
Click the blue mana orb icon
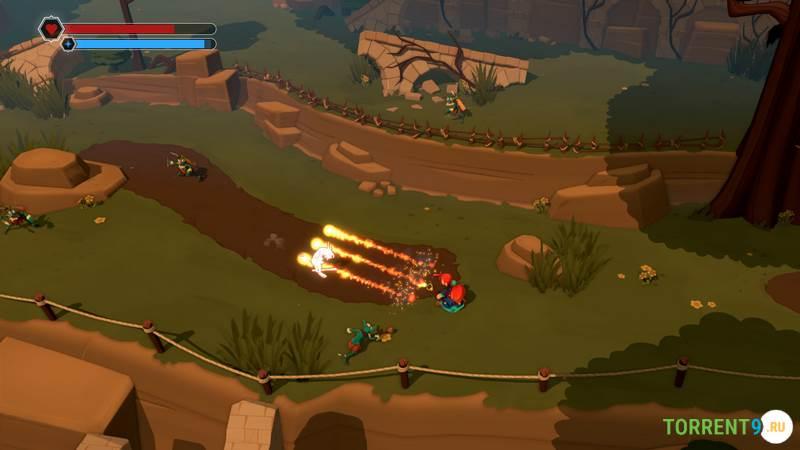tap(68, 44)
